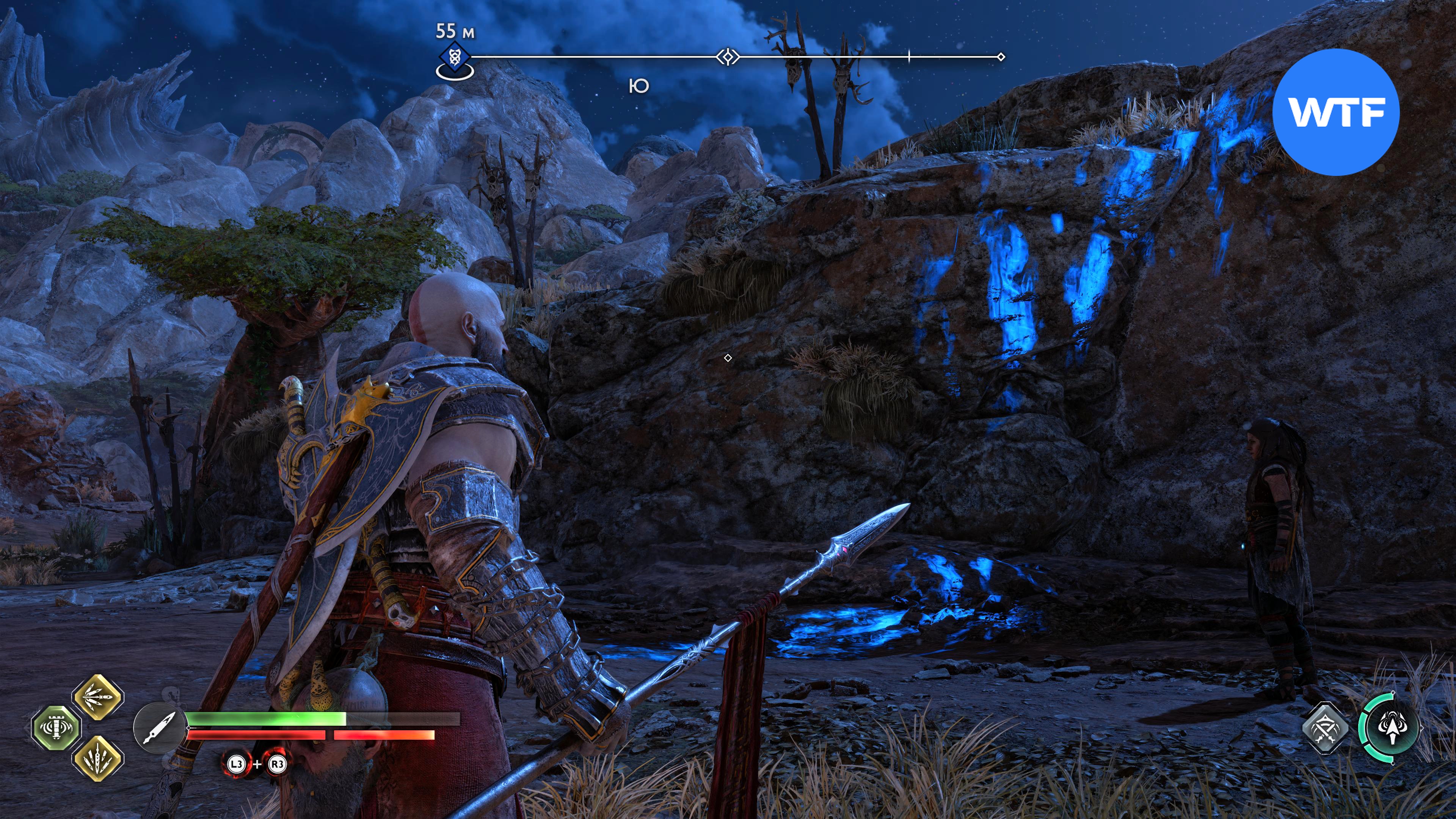Use the upper gold spear runic attack

pos(98,697)
